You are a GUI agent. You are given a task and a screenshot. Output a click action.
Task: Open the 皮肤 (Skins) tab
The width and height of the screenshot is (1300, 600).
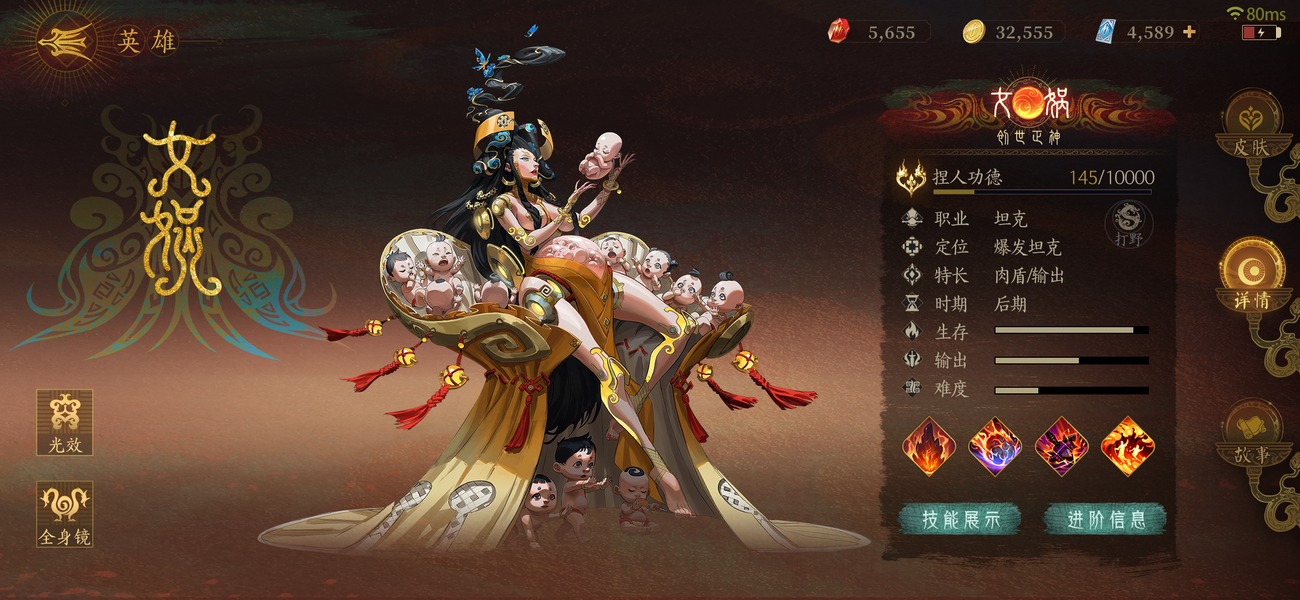tap(1250, 125)
